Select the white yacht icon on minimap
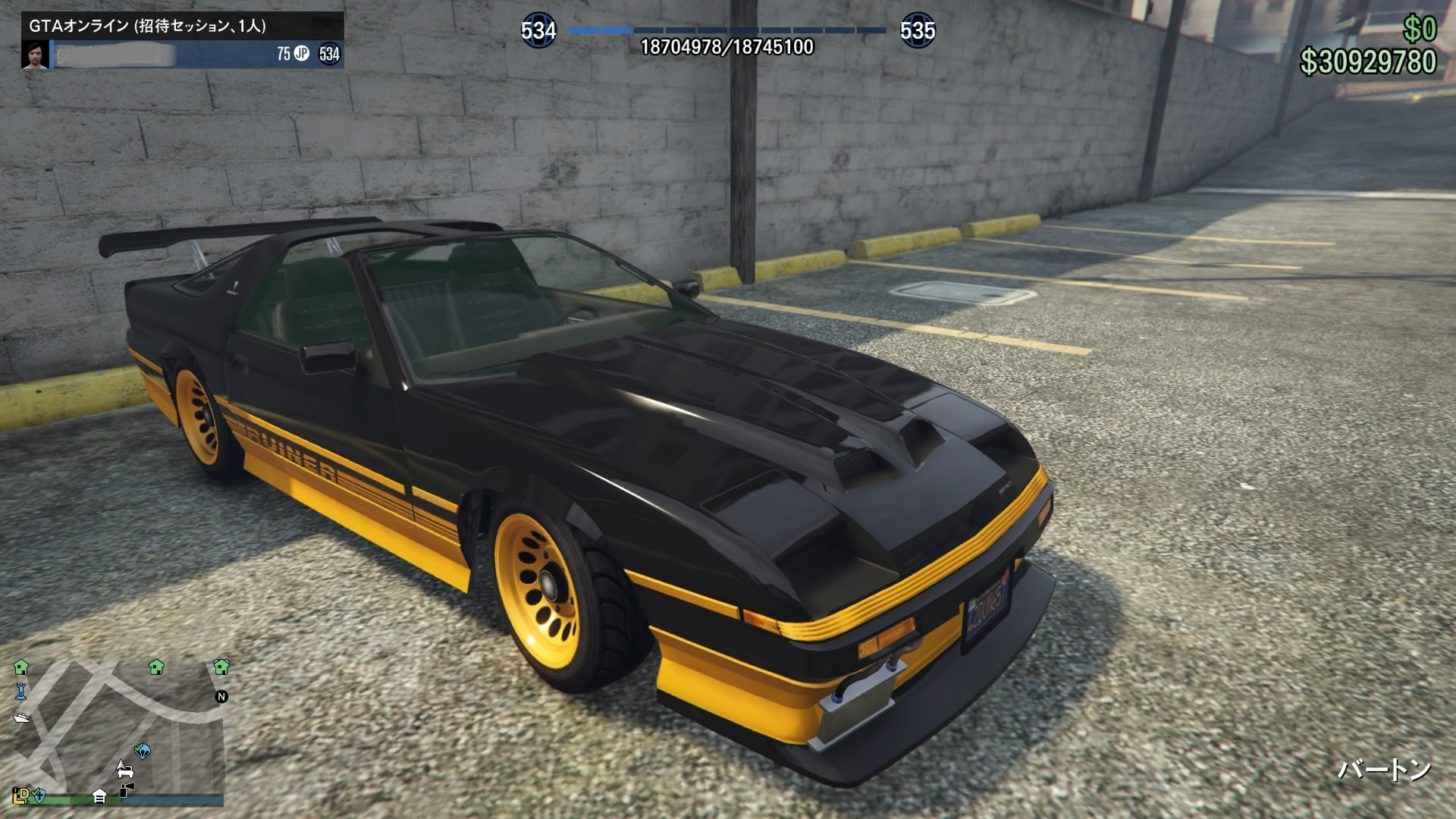 [21, 718]
